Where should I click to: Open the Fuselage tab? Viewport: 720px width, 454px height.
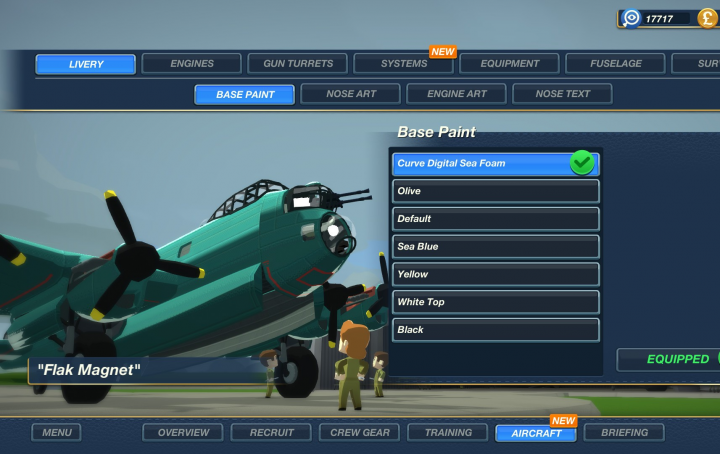coord(616,64)
